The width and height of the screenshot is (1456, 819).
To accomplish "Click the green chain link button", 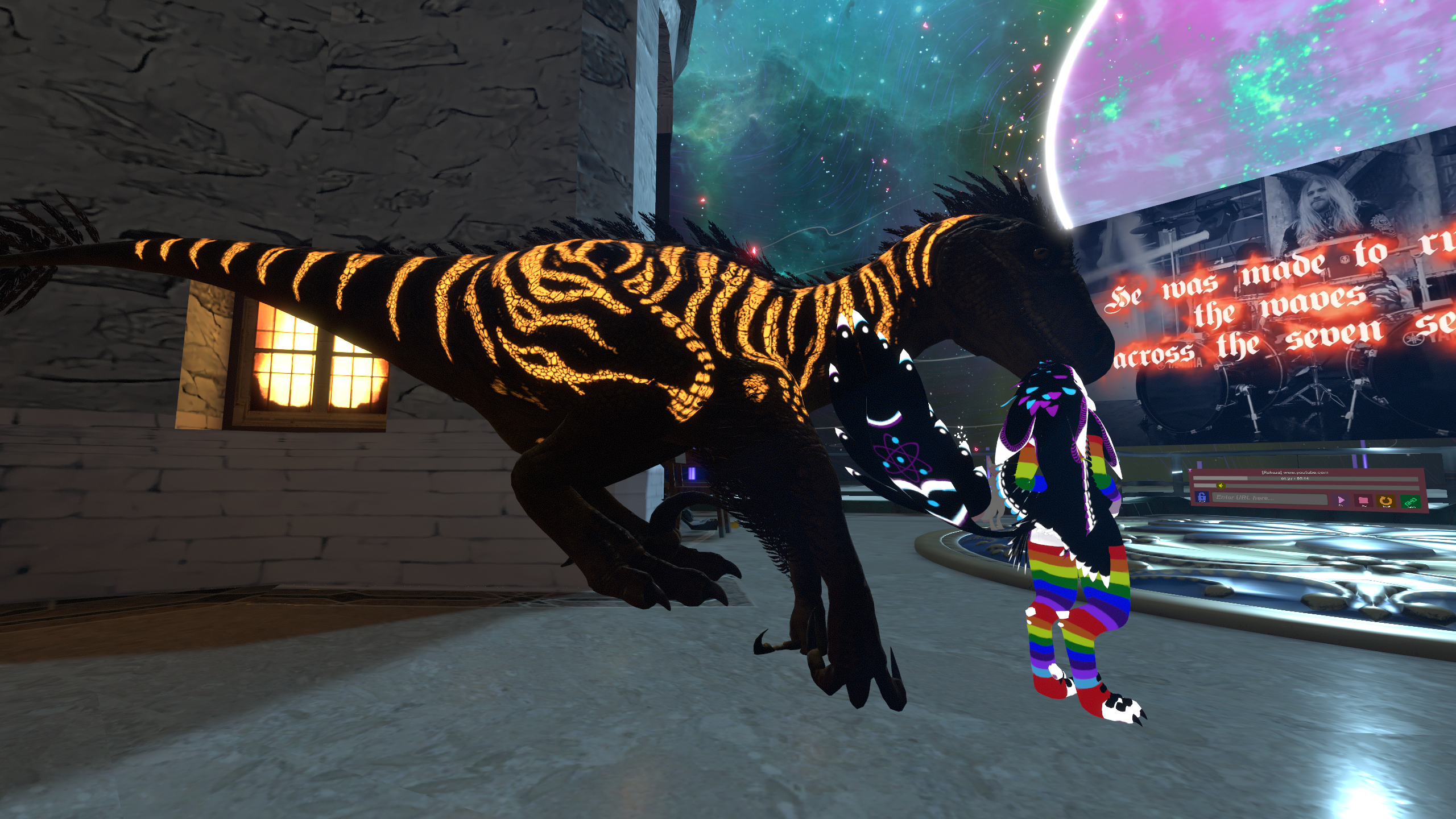I will [x=1410, y=502].
